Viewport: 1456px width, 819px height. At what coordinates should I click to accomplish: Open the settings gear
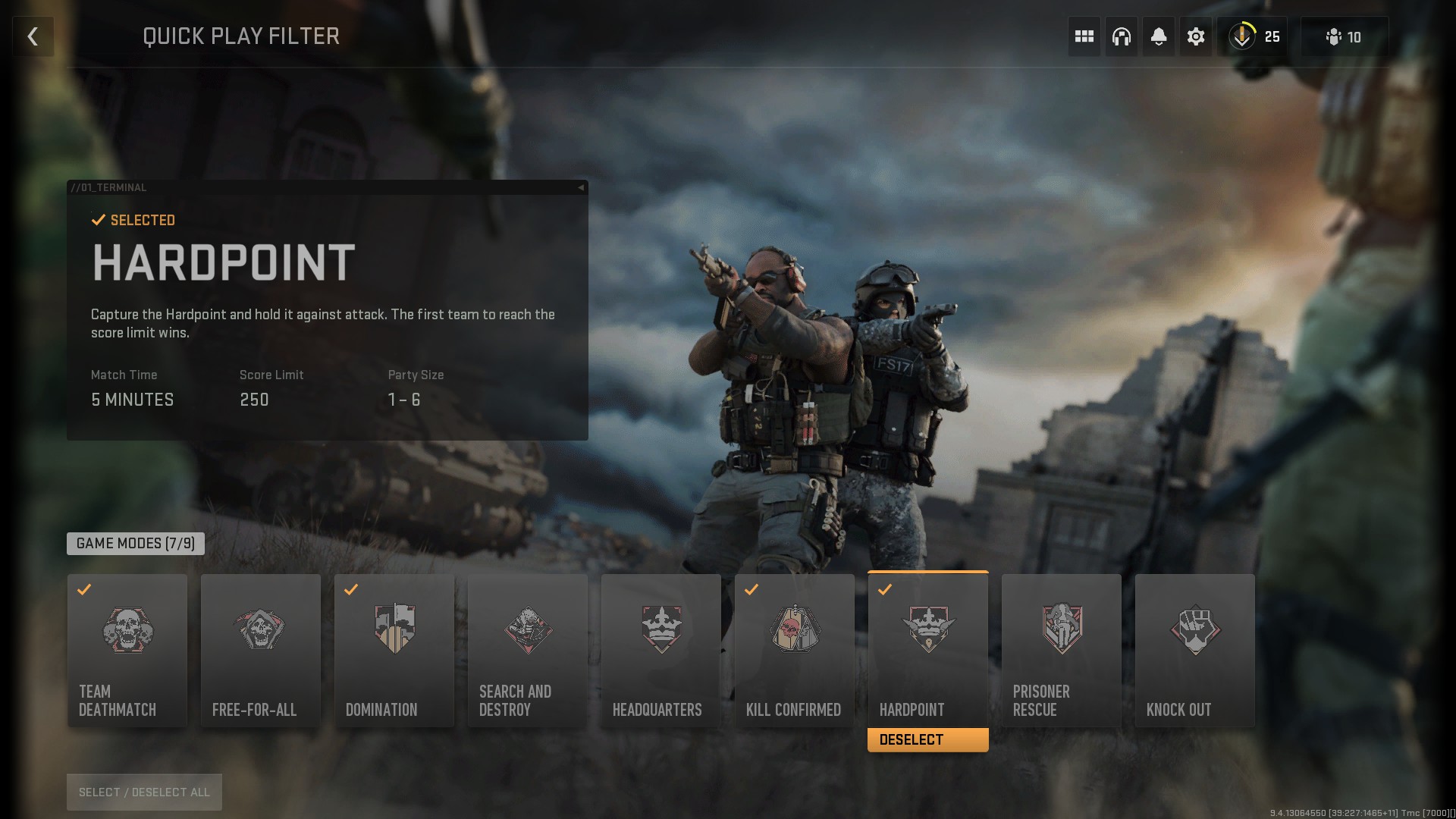pos(1196,36)
